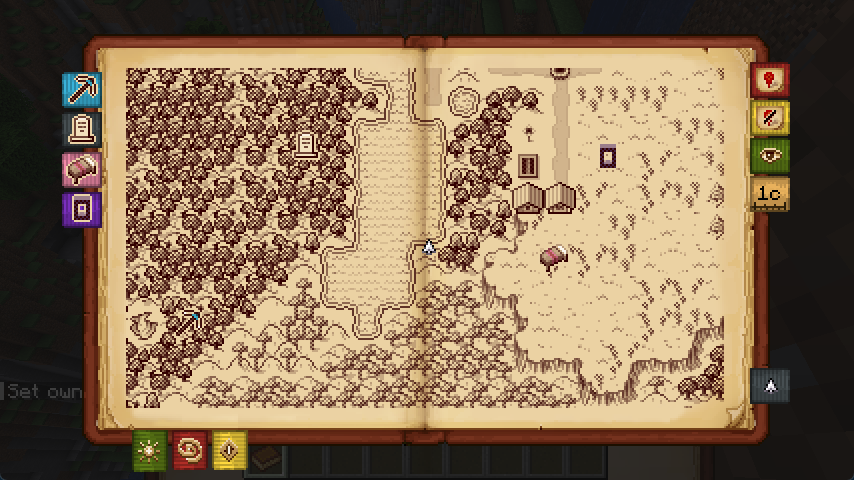
Task: Select the bed marker on the map
Action: (554, 257)
